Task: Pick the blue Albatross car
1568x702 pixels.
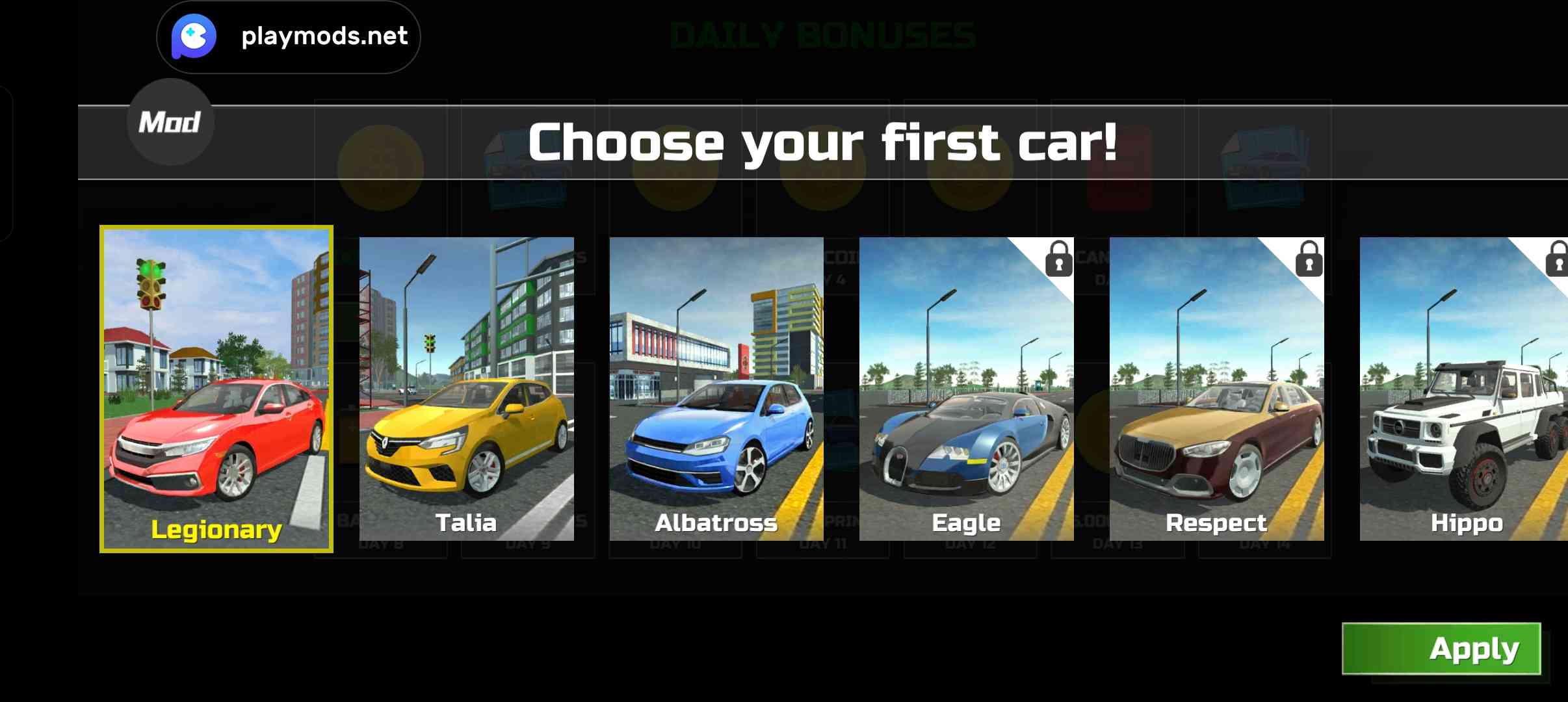Action: [716, 389]
